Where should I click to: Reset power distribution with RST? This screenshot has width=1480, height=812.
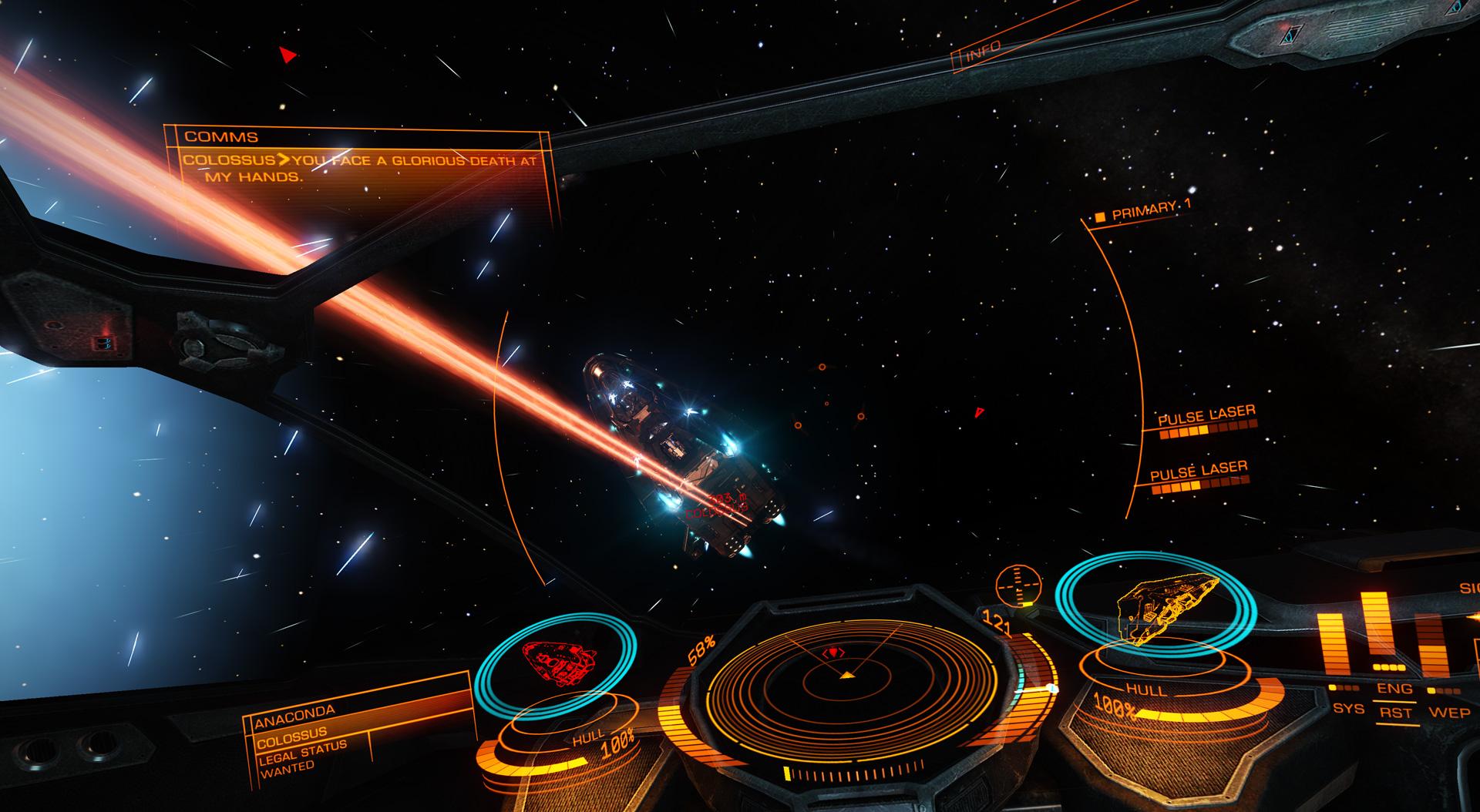coord(1395,713)
